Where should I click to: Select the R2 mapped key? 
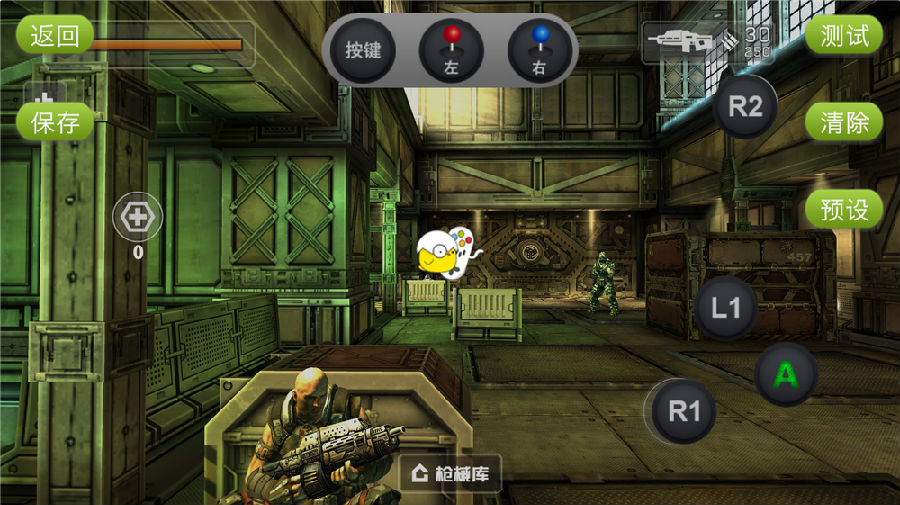(x=745, y=108)
